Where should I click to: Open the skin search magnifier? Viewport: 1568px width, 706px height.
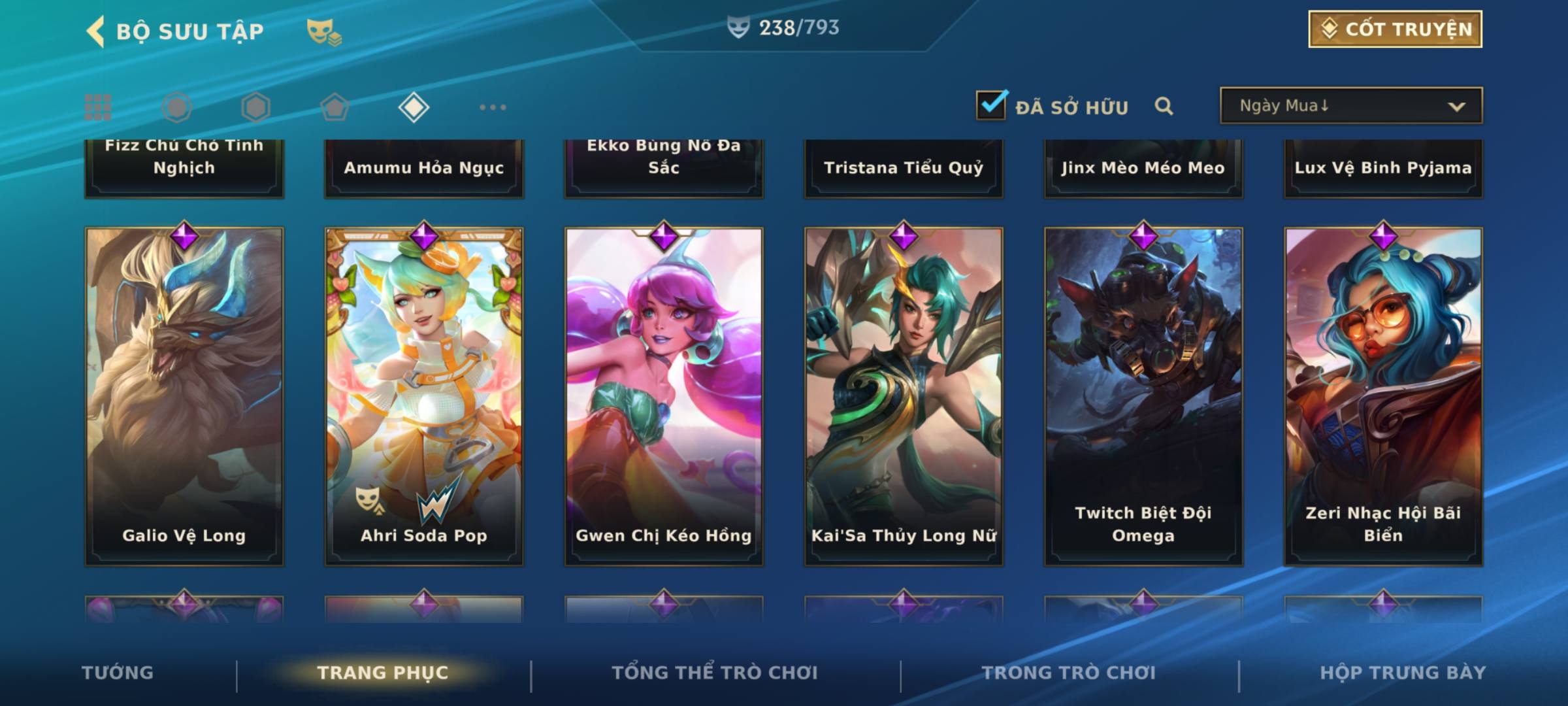pyautogui.click(x=1164, y=106)
